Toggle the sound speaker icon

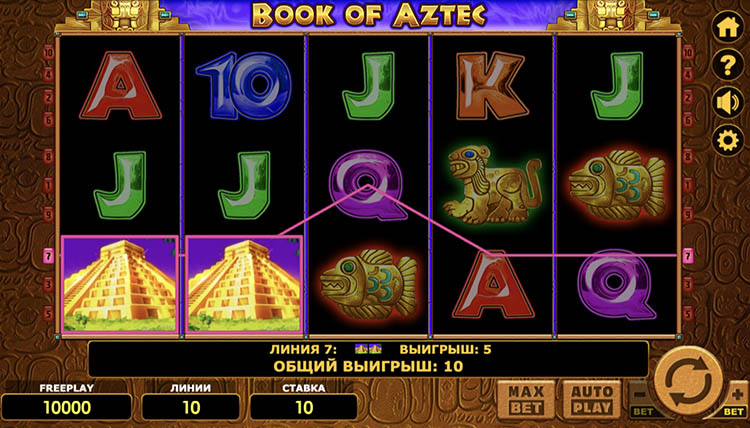725,103
